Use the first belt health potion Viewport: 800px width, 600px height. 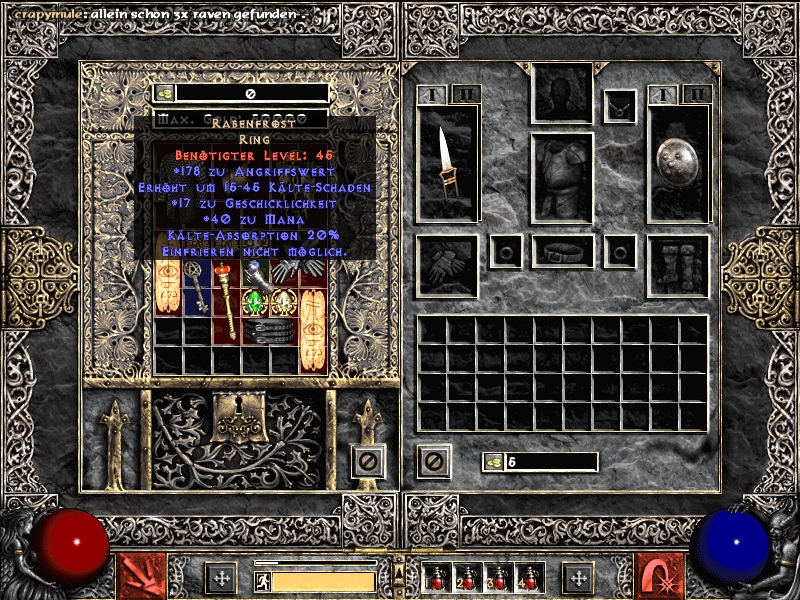click(438, 577)
